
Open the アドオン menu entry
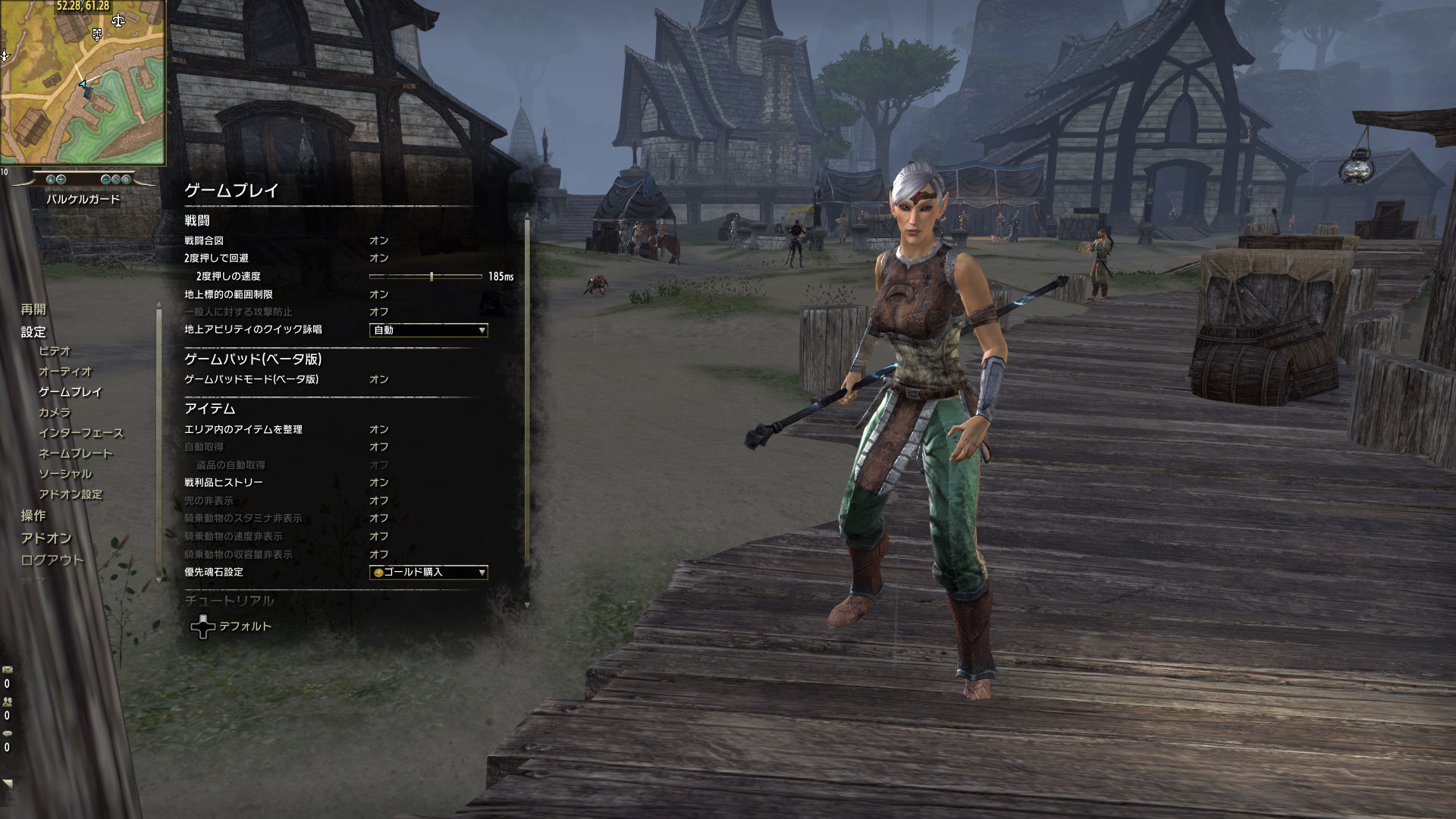coord(46,538)
